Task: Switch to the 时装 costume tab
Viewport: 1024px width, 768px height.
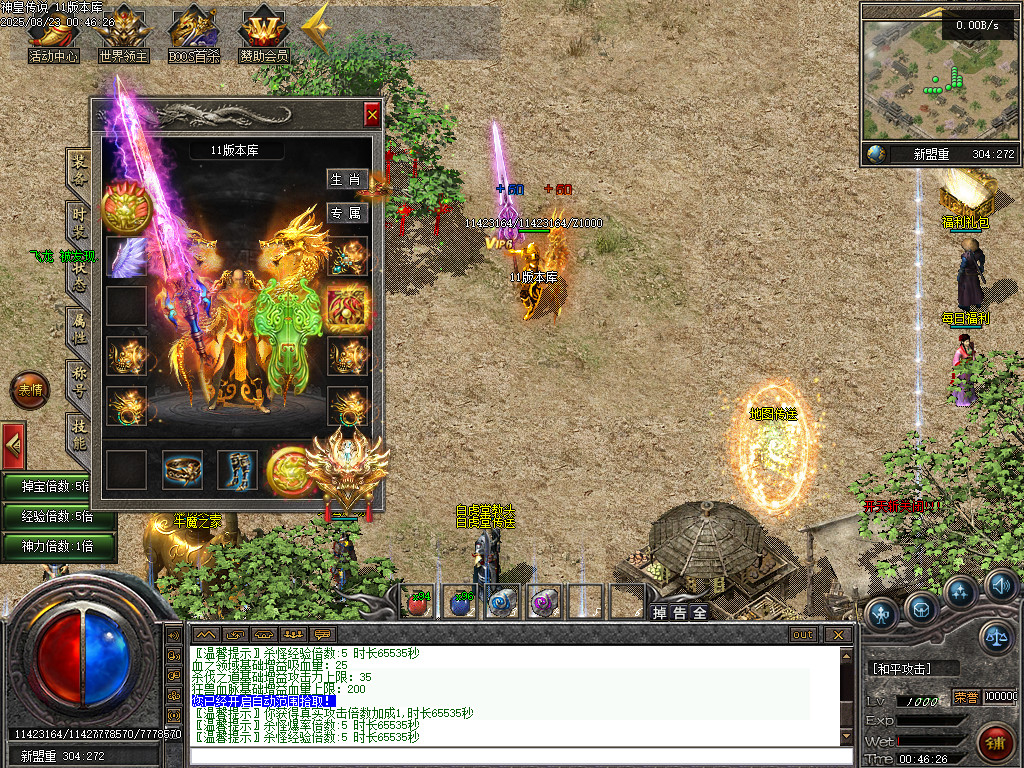Action: click(78, 221)
